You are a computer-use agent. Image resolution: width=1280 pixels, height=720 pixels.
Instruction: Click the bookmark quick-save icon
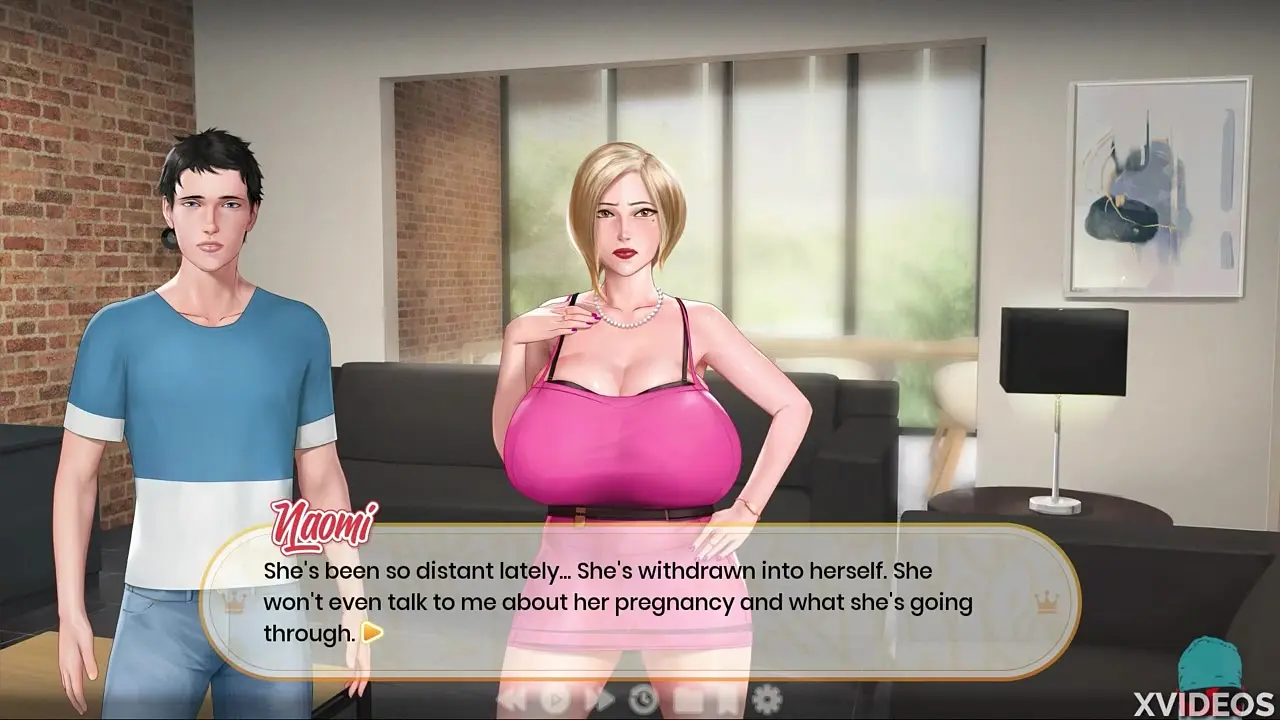(x=728, y=698)
